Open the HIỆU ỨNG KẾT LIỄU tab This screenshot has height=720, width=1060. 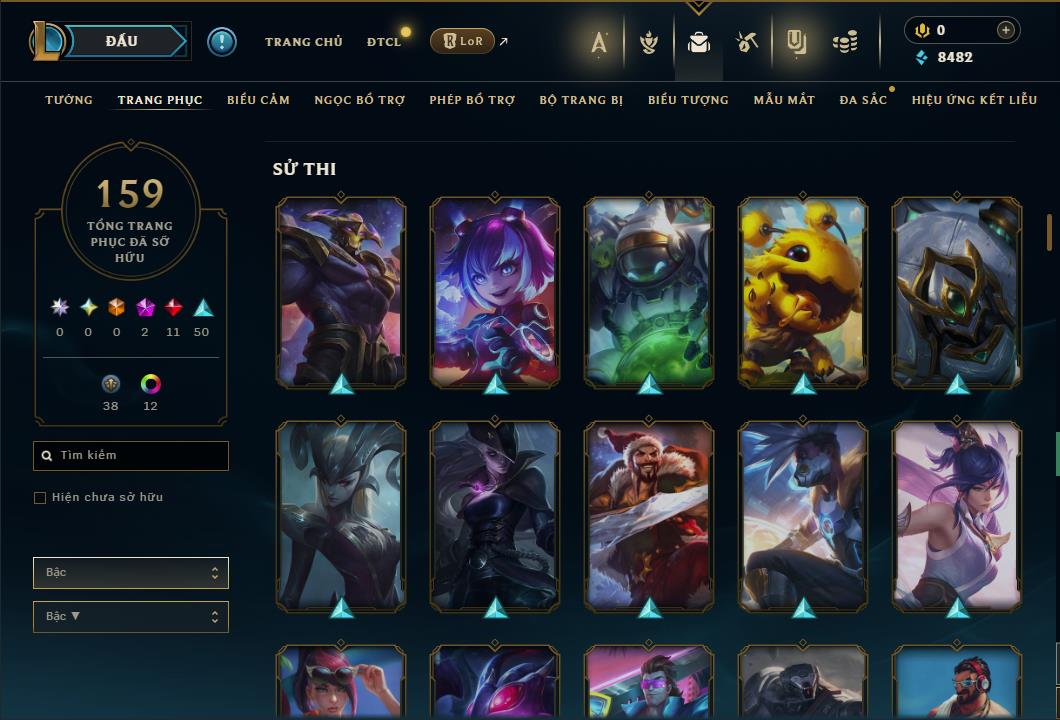[973, 100]
